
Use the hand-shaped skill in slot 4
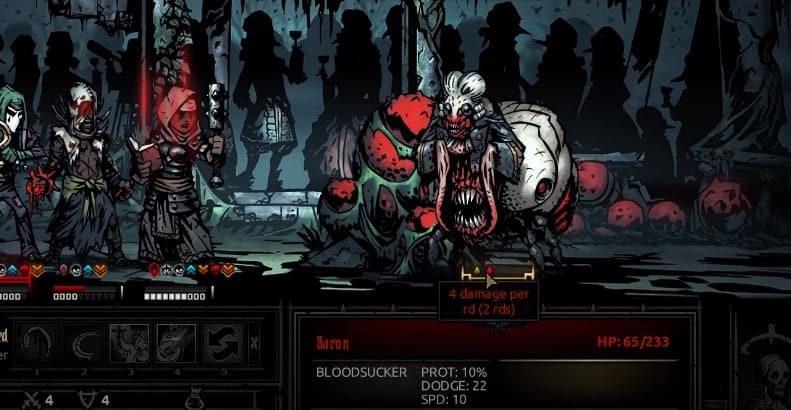[176, 343]
